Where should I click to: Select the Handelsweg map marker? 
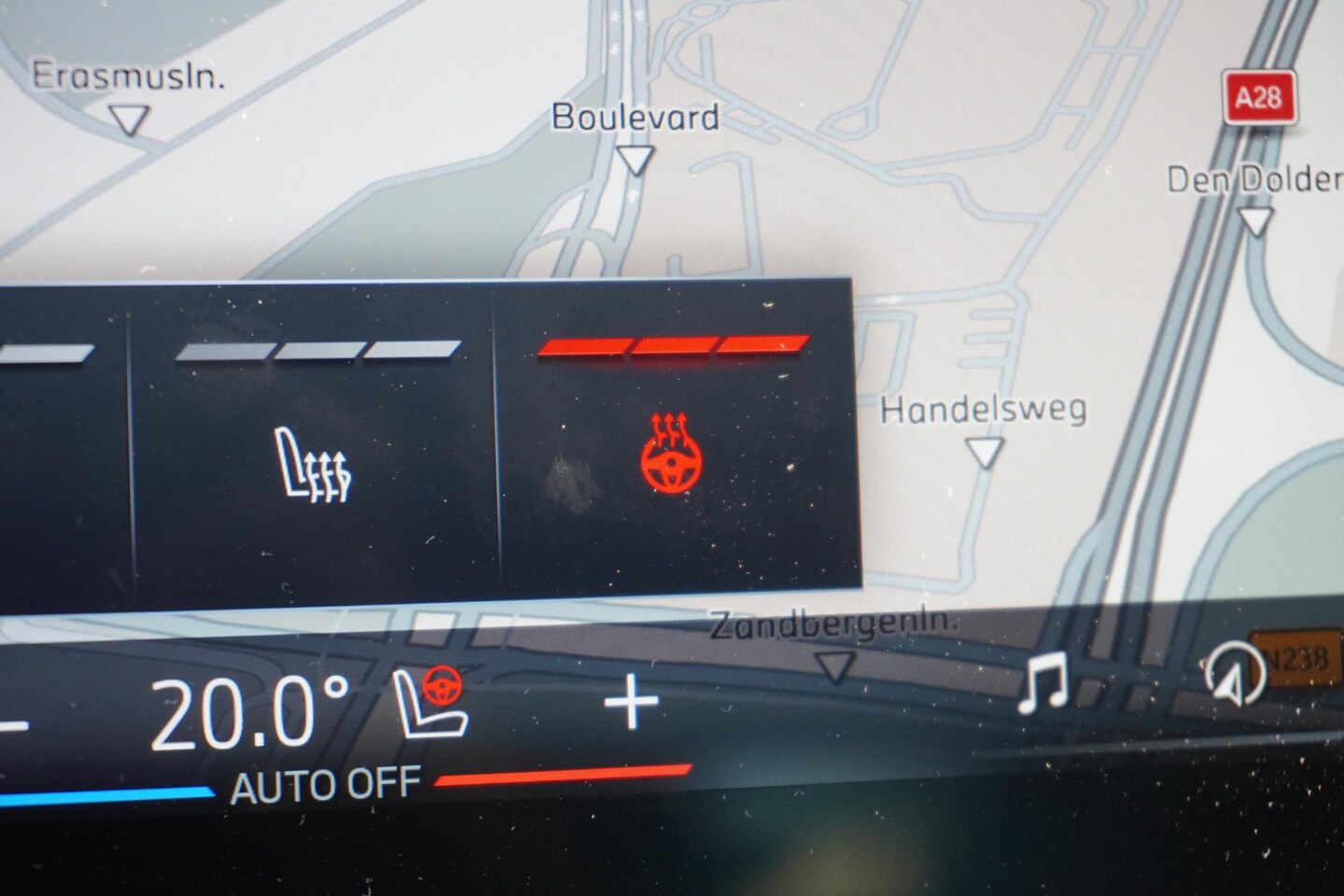click(984, 453)
